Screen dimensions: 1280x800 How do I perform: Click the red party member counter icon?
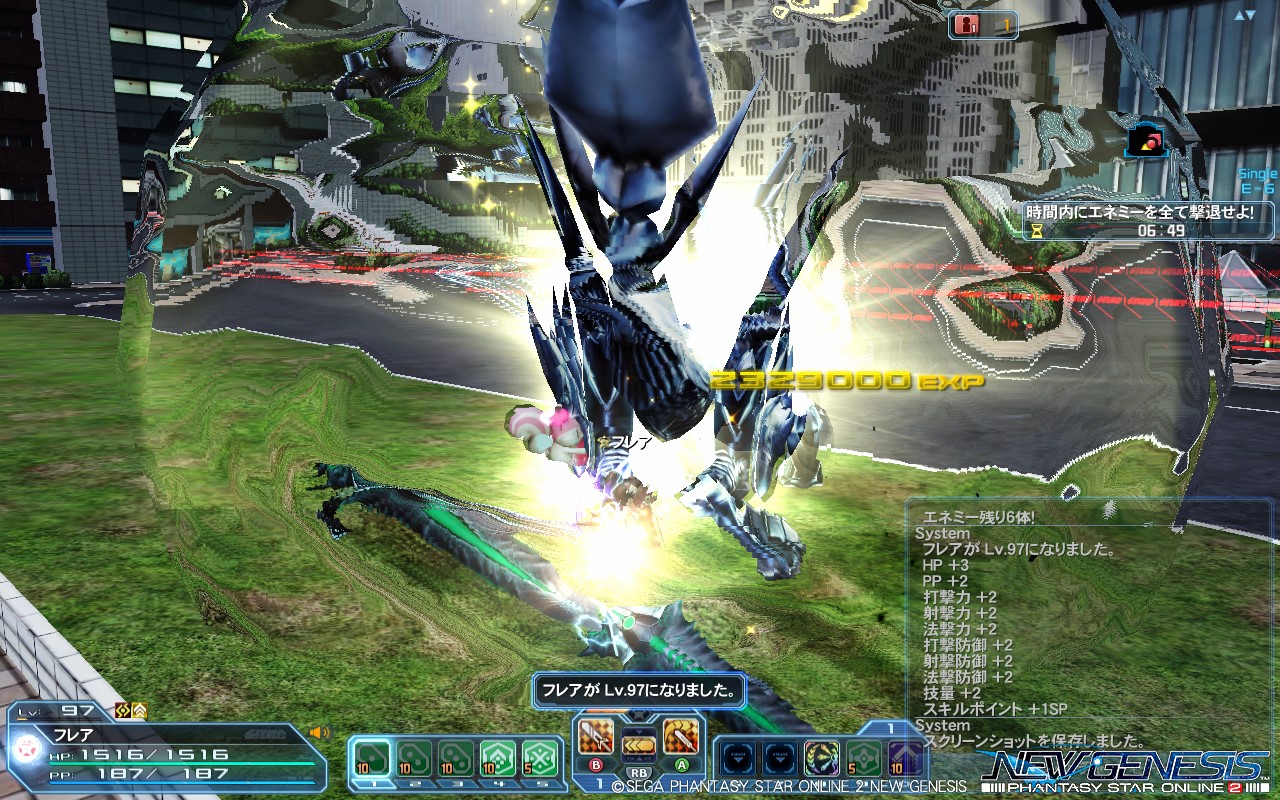966,24
